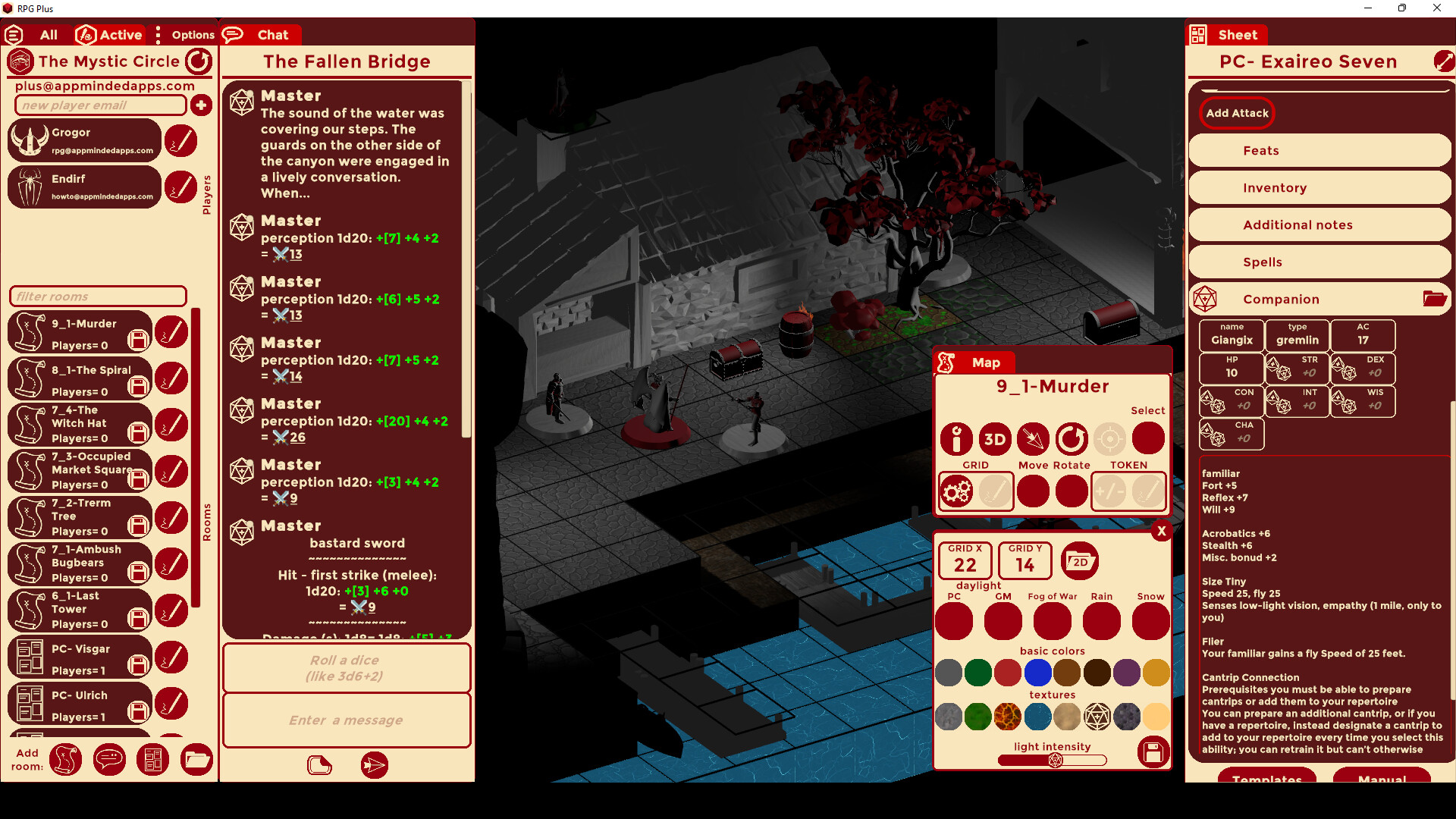This screenshot has height=819, width=1456.
Task: Expand the Inventory section
Action: point(1319,187)
